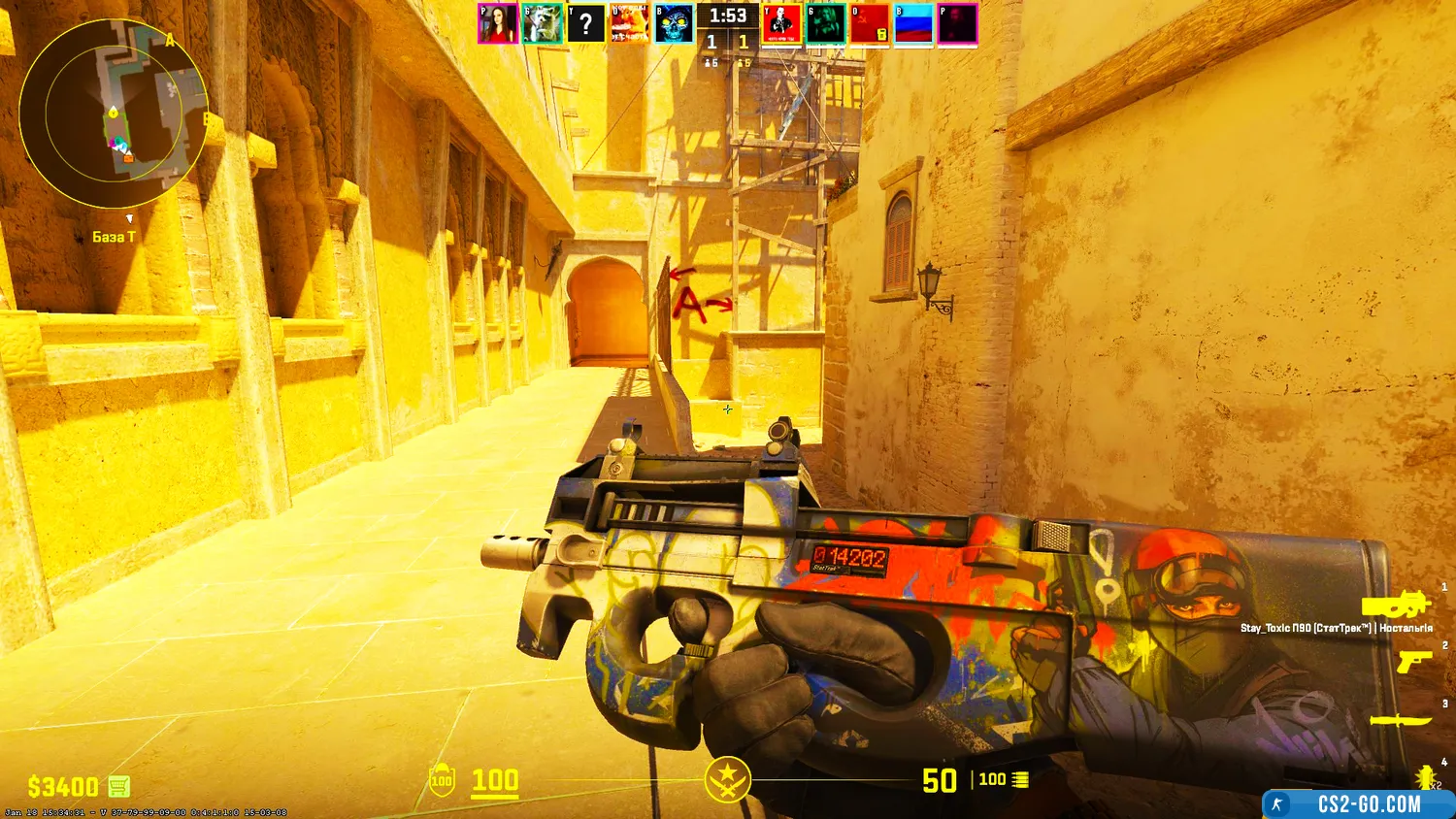Choose the knife weapon slot
The image size is (1456, 819).
[1401, 720]
